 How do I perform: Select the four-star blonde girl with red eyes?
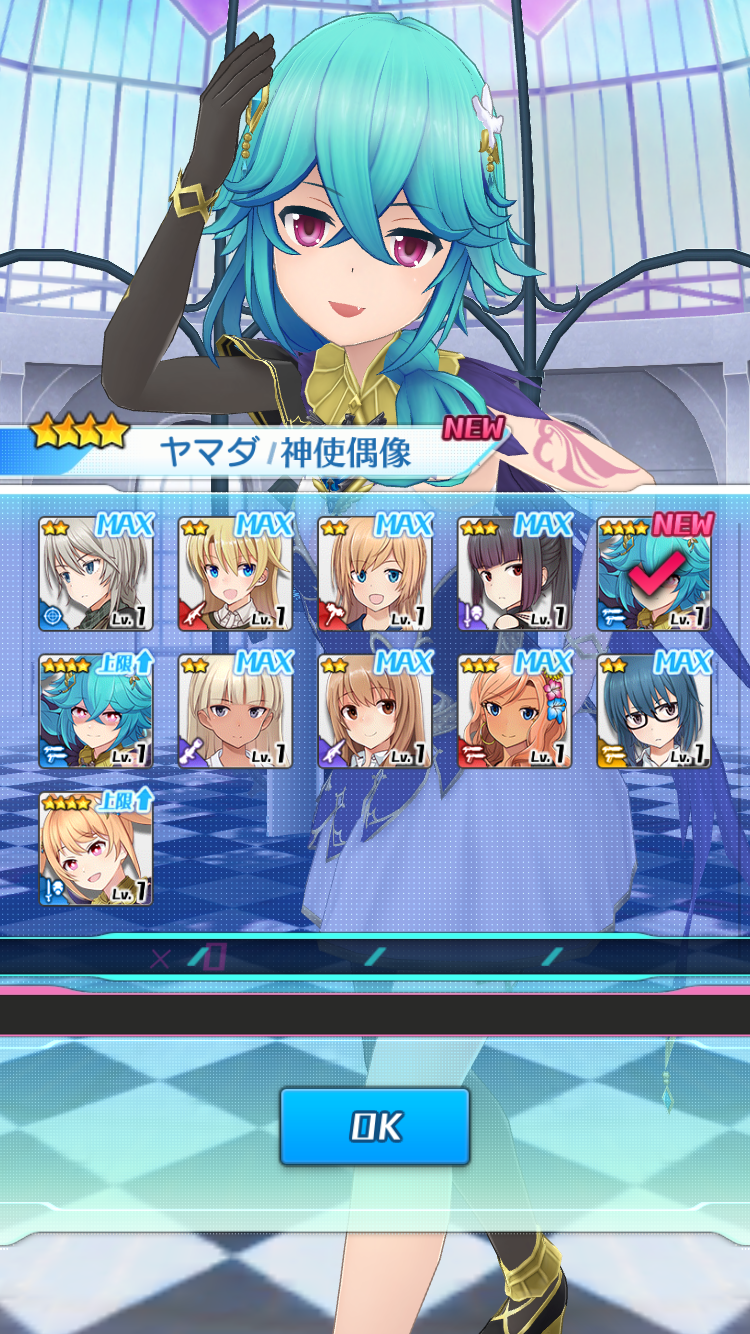tap(96, 850)
